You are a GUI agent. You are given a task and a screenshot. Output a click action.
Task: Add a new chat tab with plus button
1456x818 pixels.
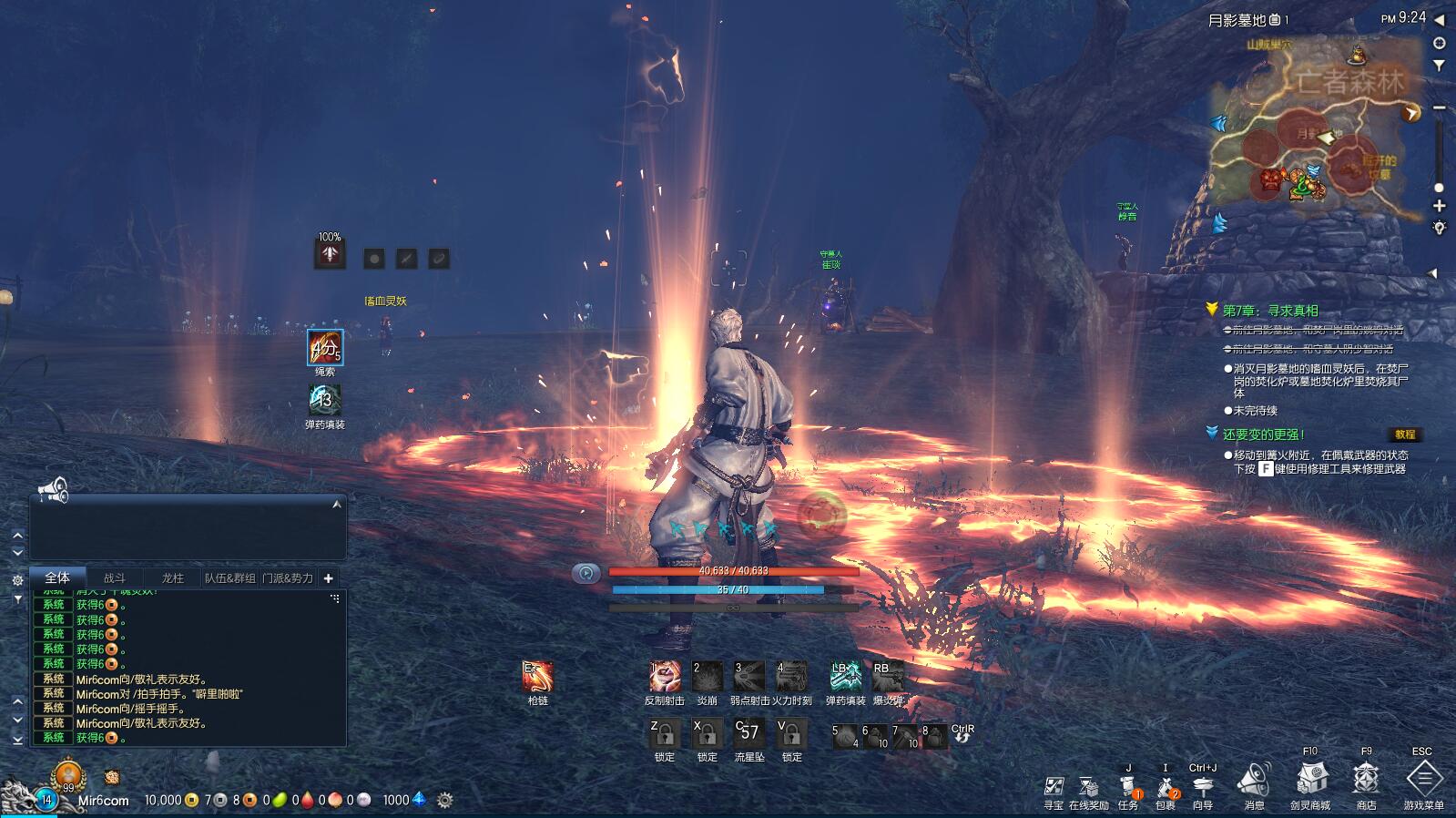329,578
